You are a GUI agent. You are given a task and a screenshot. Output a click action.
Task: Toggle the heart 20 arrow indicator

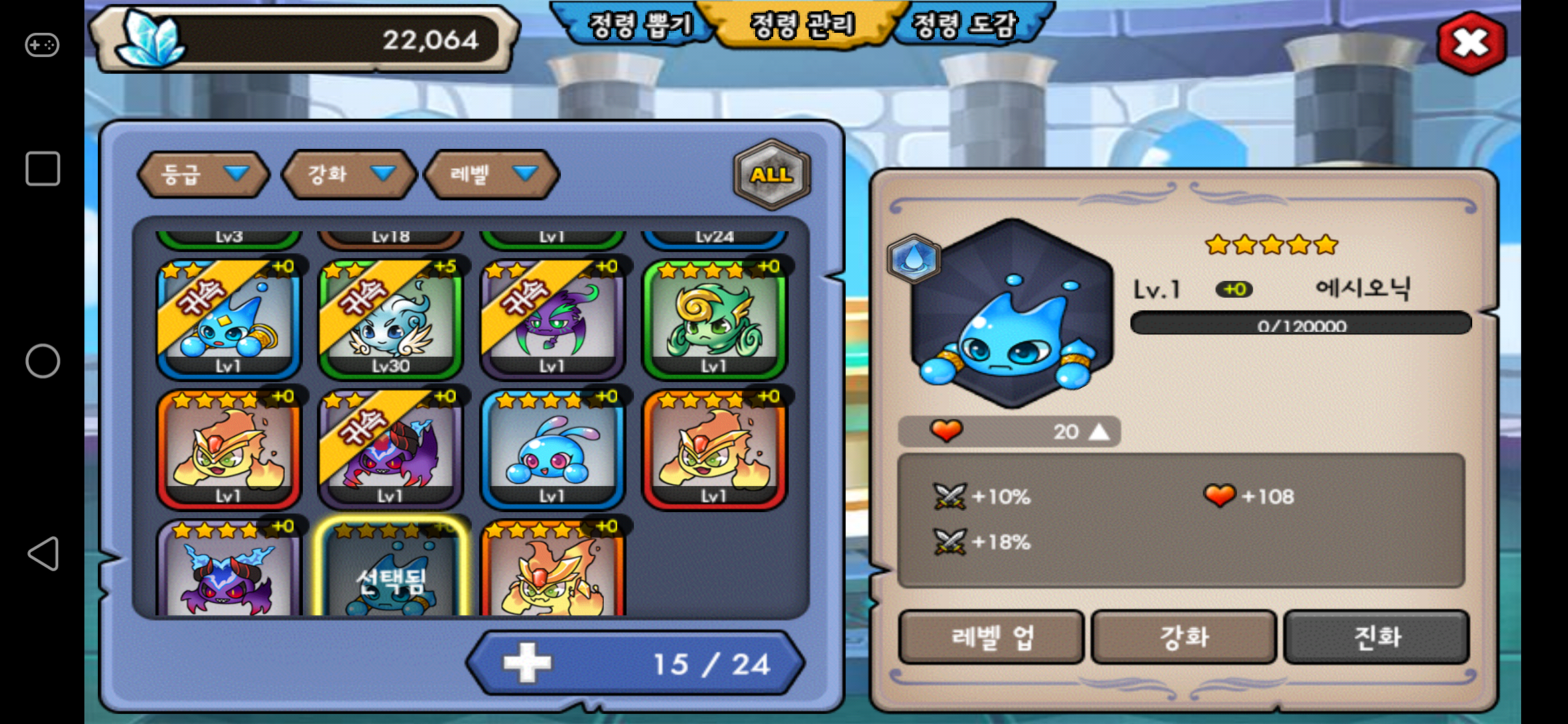(1099, 431)
